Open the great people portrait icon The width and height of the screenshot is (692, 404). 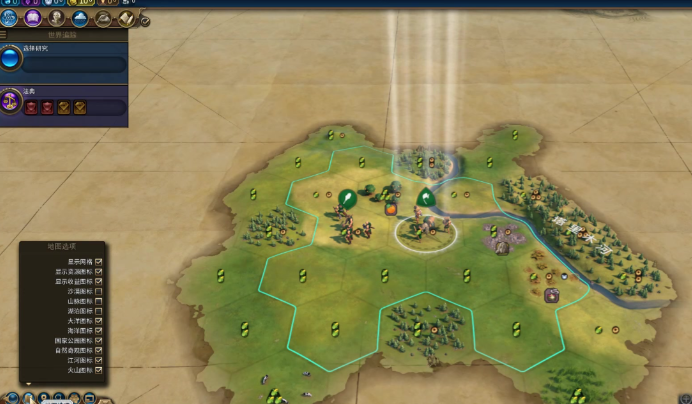[57, 18]
